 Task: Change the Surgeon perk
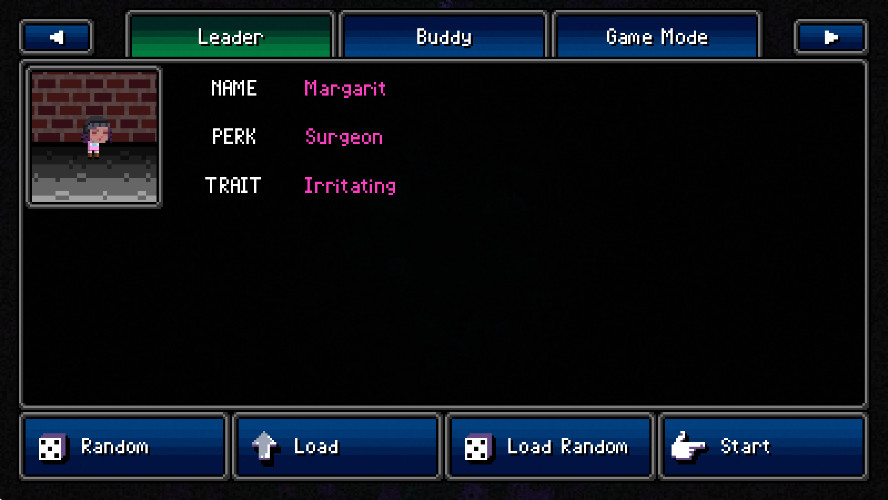coord(344,137)
